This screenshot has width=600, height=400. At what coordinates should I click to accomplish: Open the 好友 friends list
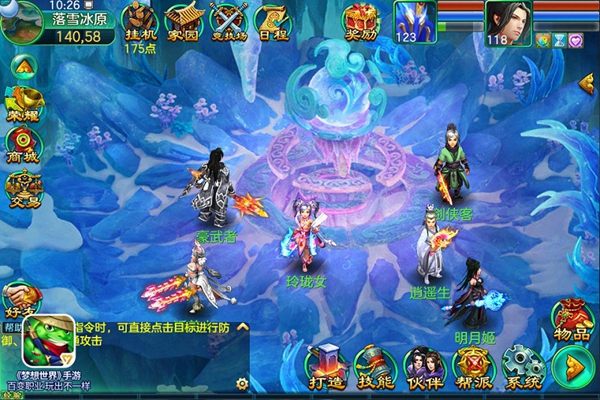click(20, 296)
